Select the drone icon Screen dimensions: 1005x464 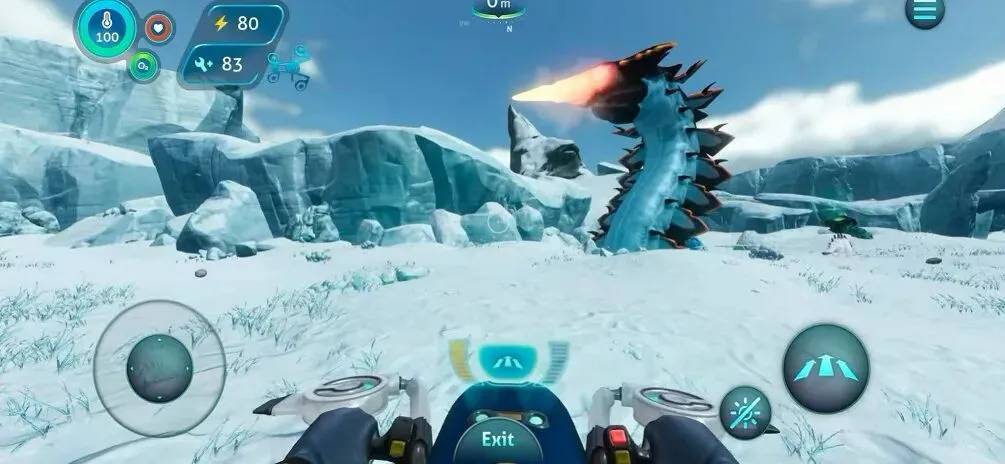(x=288, y=68)
